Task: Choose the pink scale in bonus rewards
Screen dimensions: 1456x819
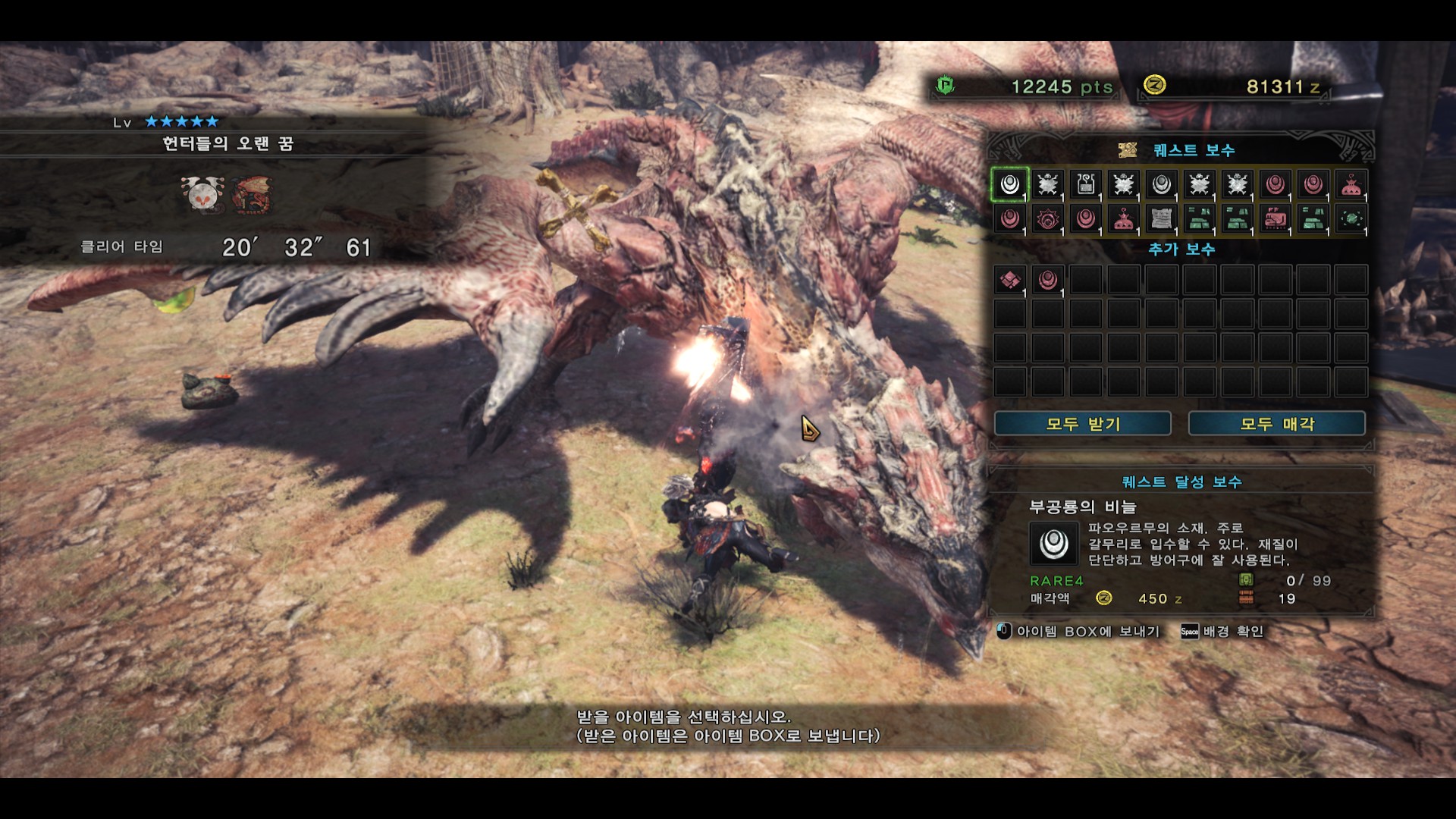Action: (1047, 280)
